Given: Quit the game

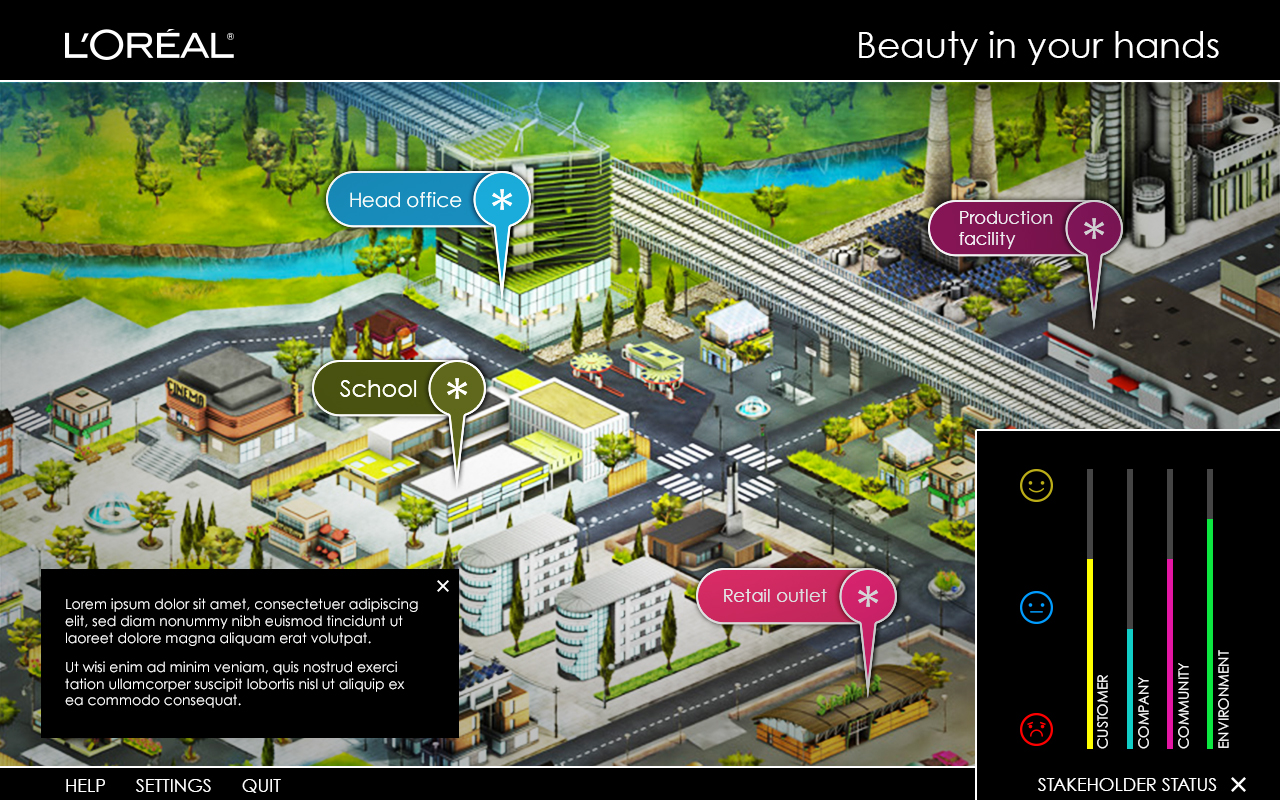Looking at the screenshot, I should pyautogui.click(x=261, y=785).
